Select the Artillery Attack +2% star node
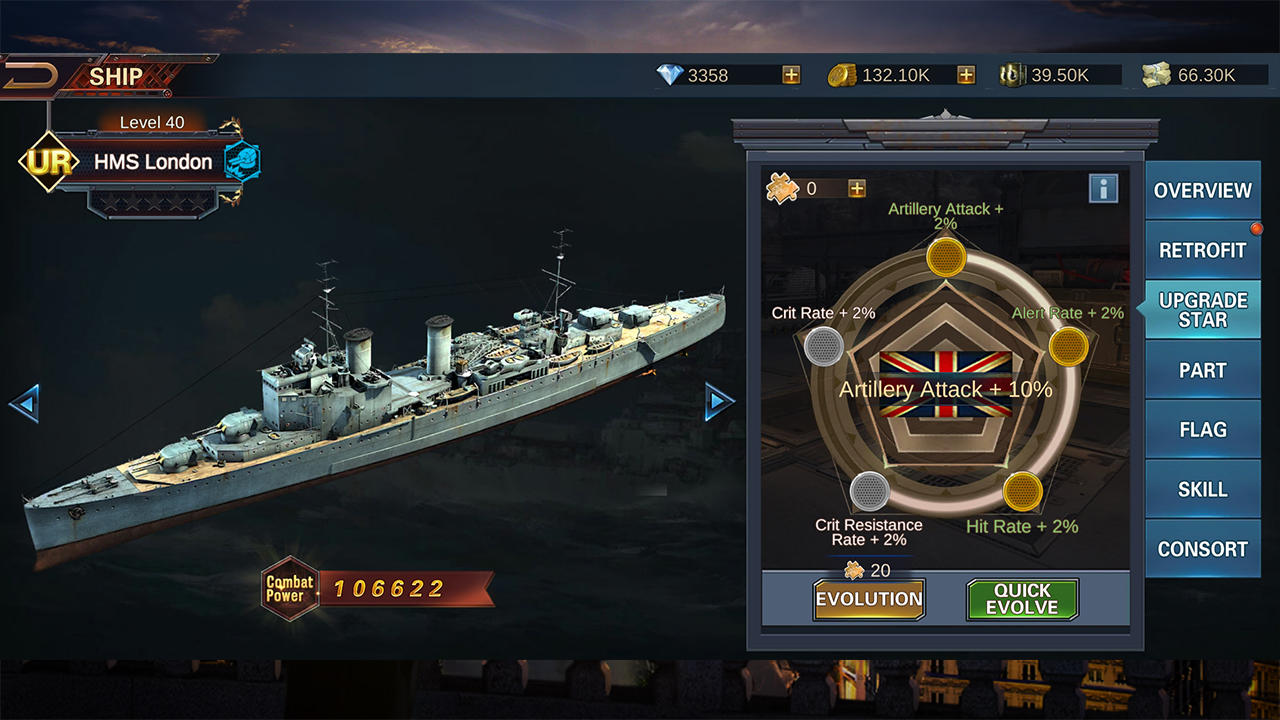 [x=945, y=257]
